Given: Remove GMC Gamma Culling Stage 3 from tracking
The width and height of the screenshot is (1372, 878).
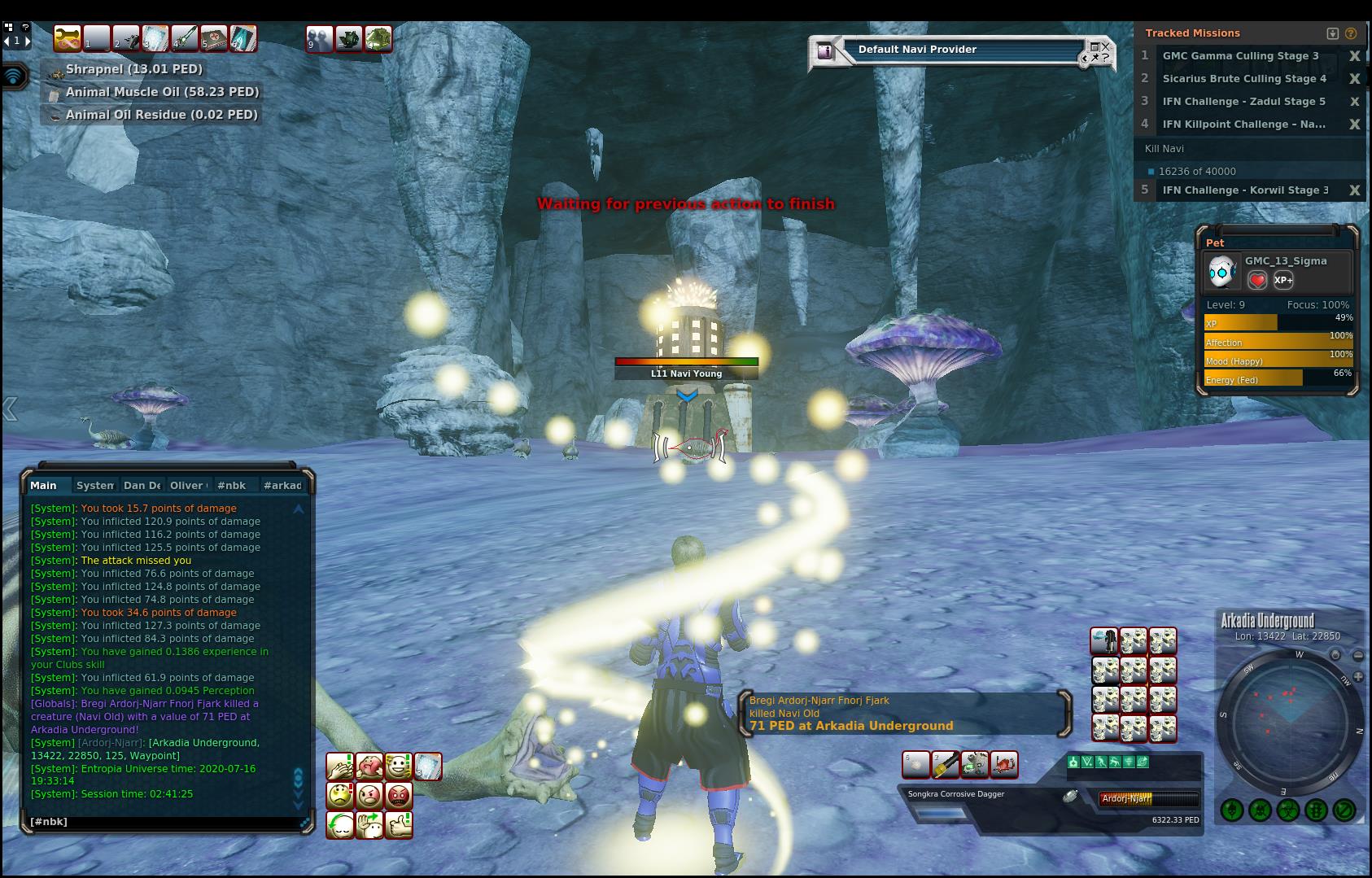Looking at the screenshot, I should [x=1355, y=56].
